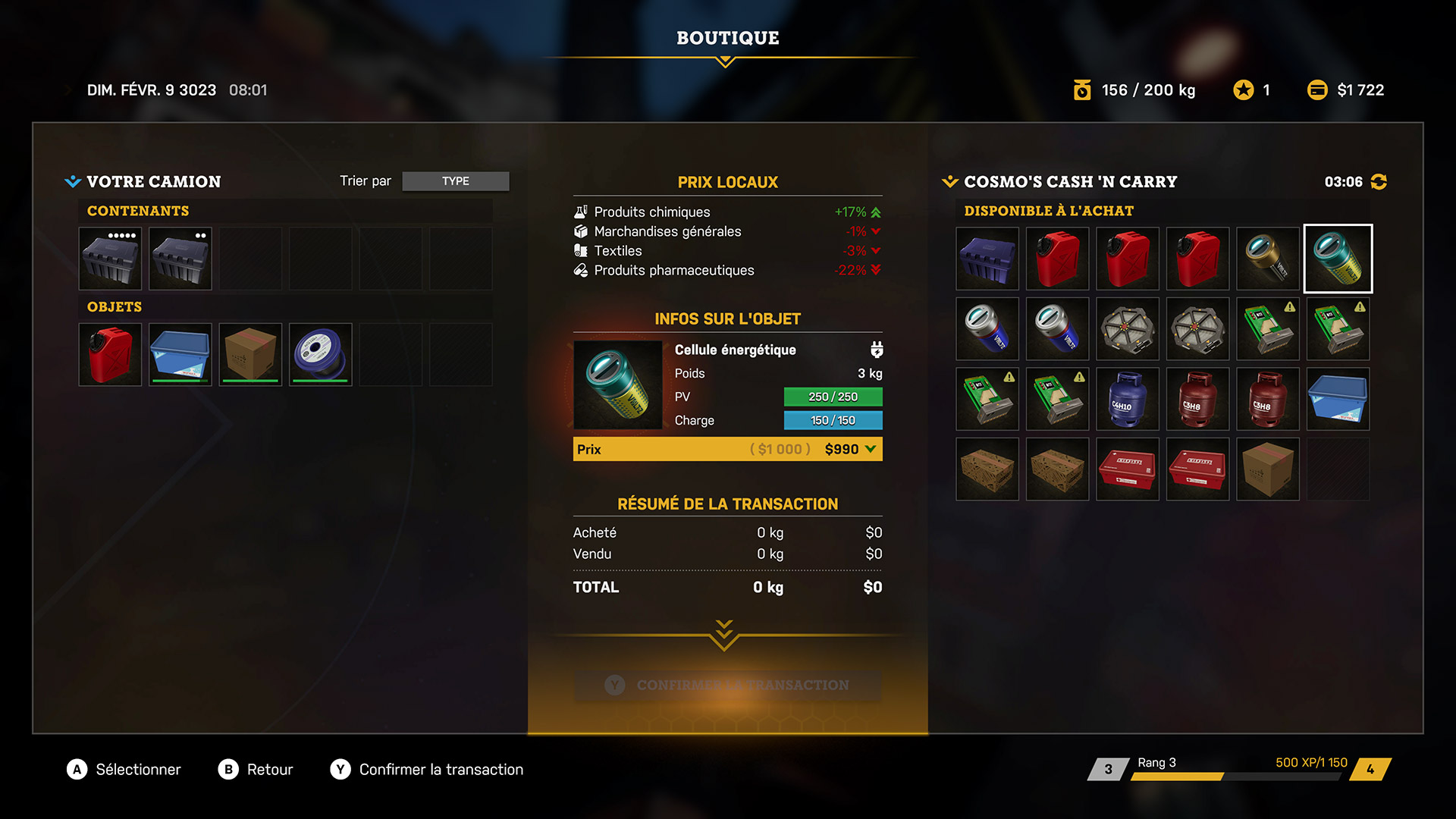Open the truck container marked with two dots

tap(180, 259)
